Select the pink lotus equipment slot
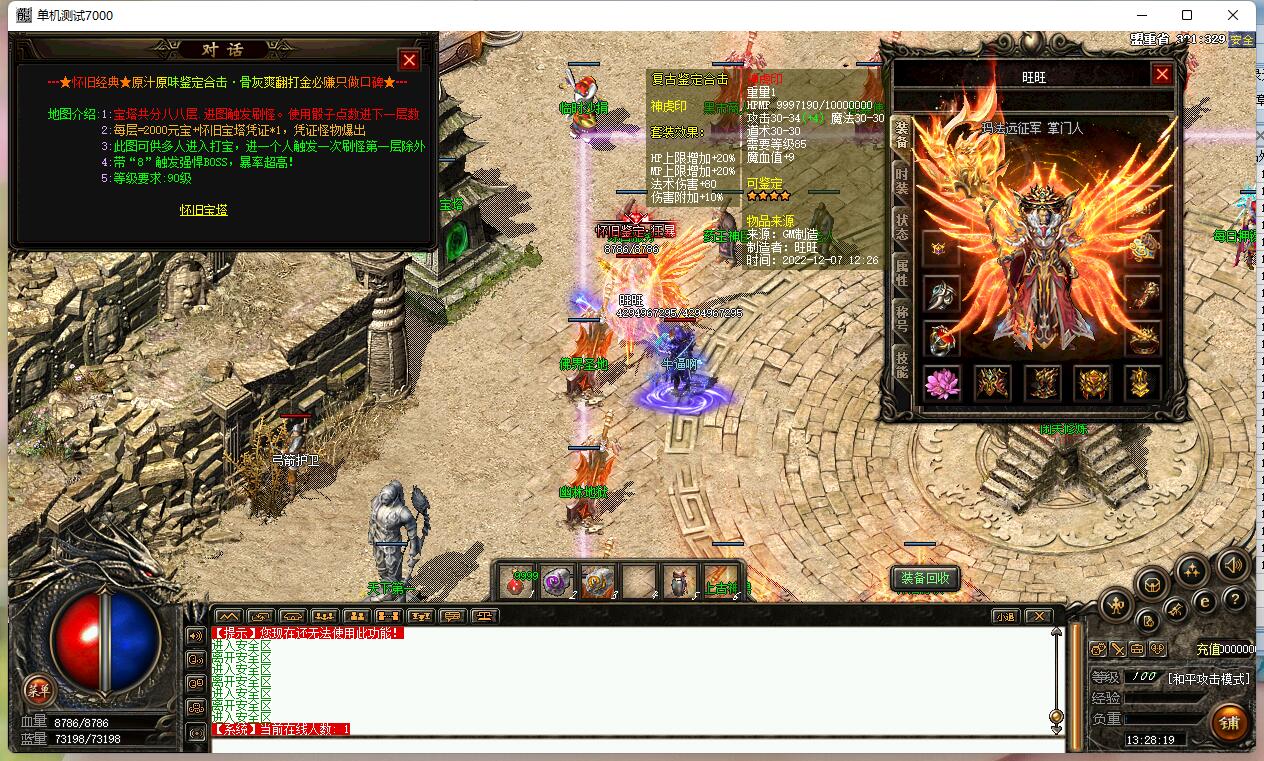 [942, 383]
